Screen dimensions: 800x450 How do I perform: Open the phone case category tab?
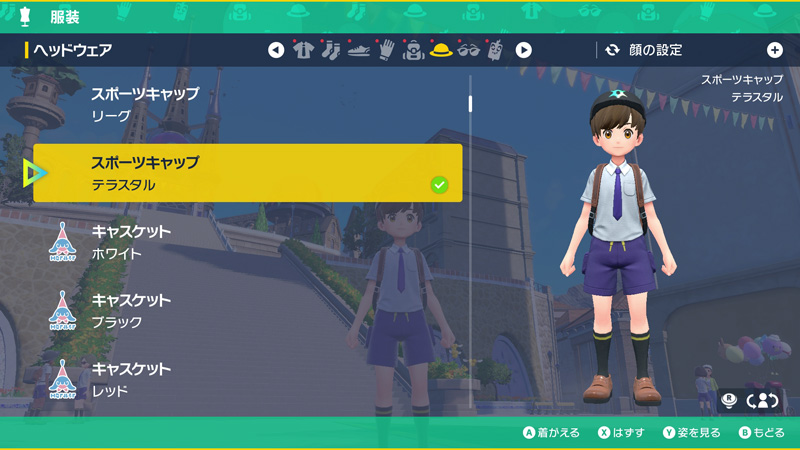click(496, 50)
